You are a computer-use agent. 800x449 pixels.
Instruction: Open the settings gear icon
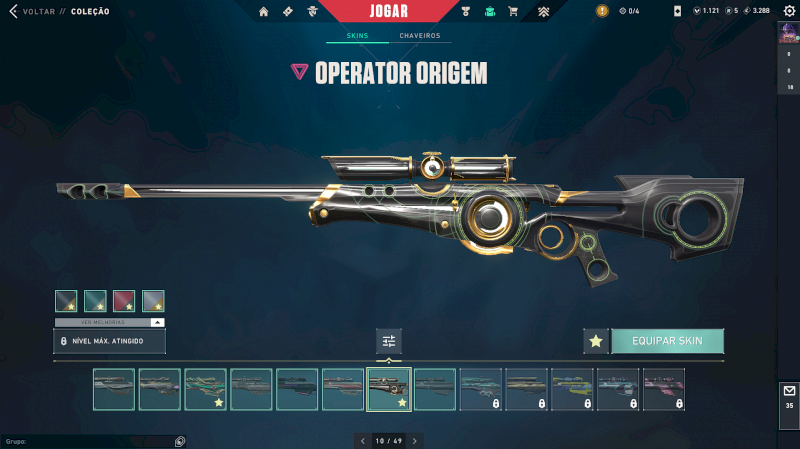point(788,11)
